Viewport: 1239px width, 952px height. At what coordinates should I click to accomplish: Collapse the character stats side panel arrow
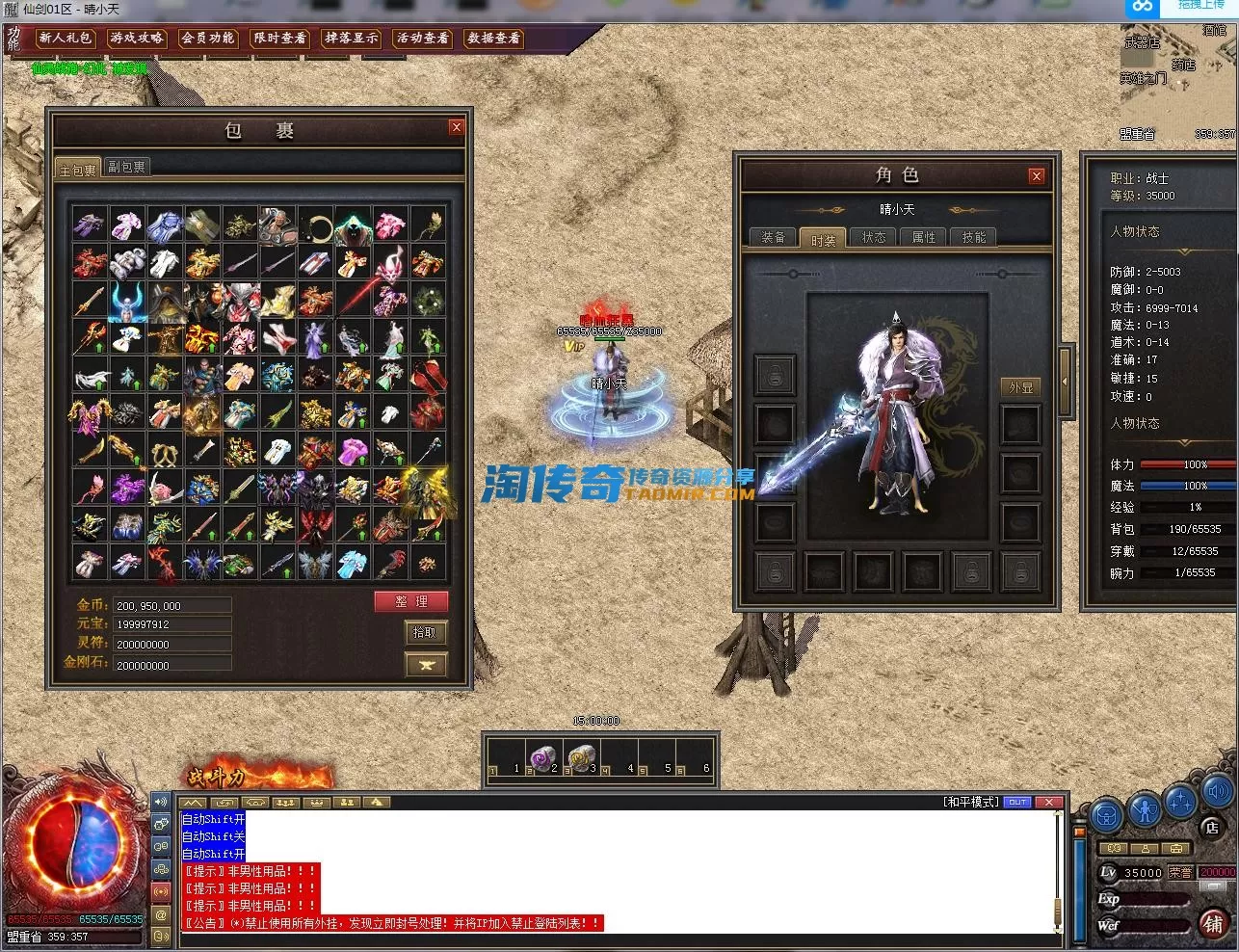tap(1065, 381)
